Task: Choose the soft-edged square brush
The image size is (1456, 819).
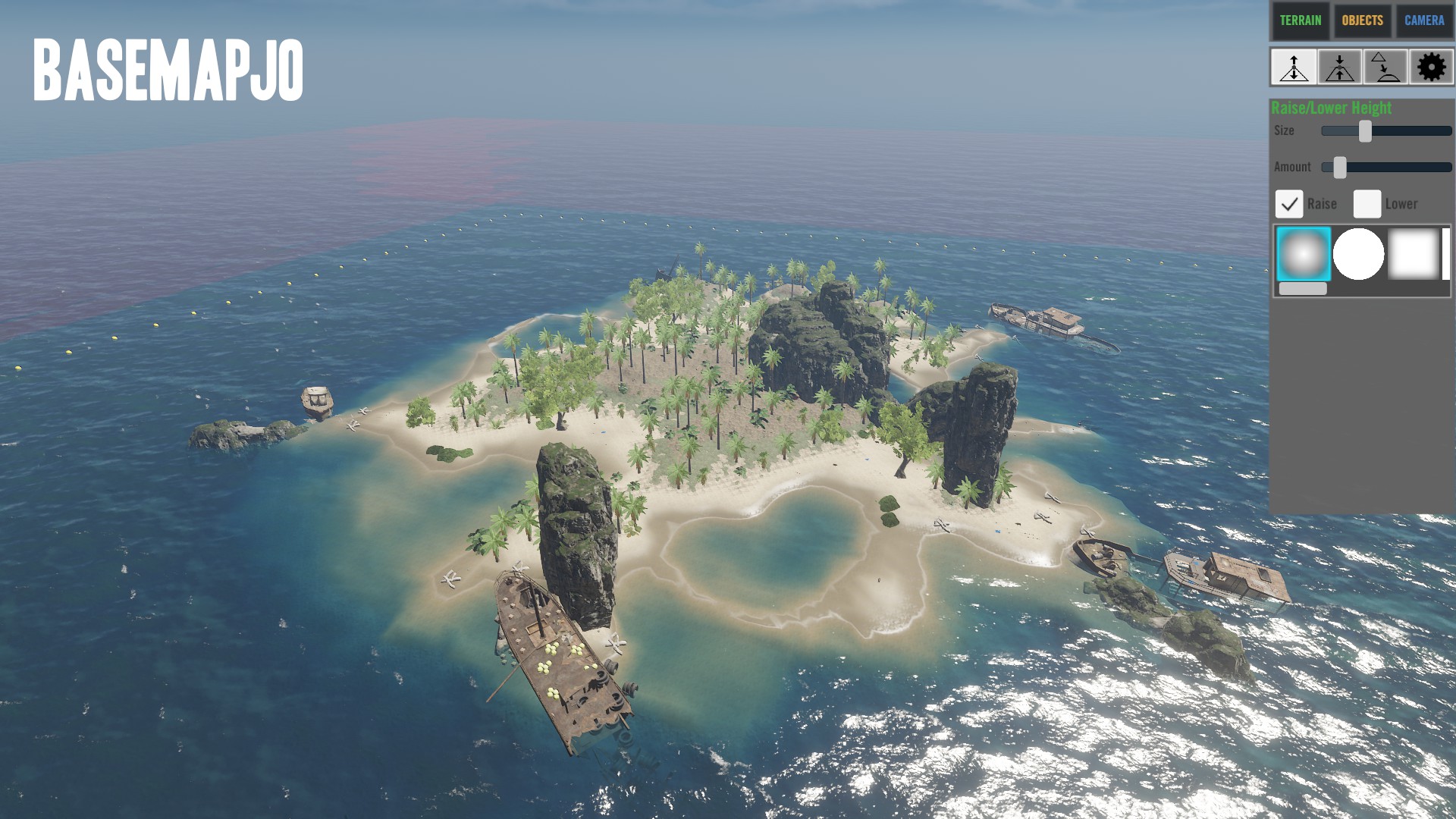Action: click(x=1413, y=254)
